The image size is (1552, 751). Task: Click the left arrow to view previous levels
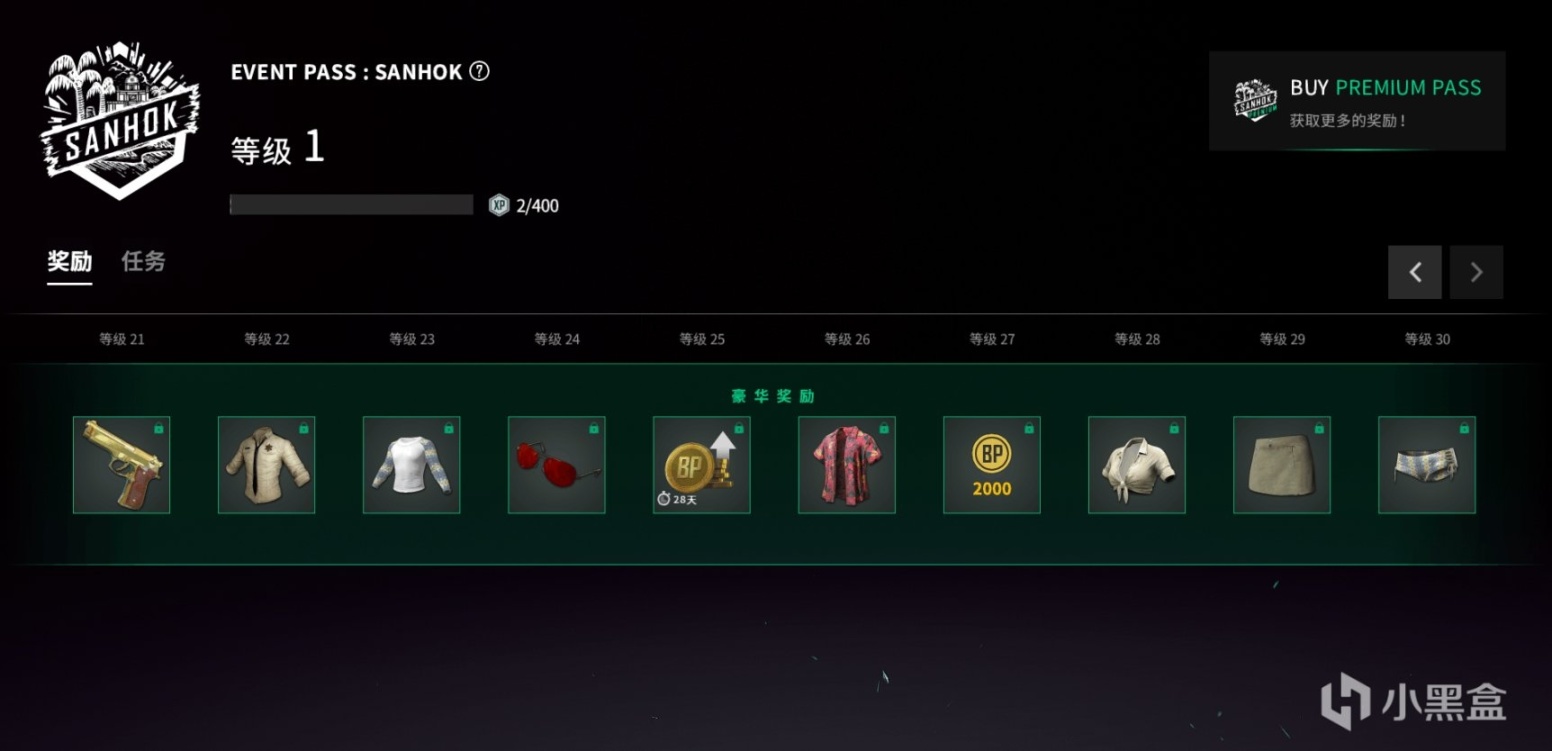(1414, 271)
